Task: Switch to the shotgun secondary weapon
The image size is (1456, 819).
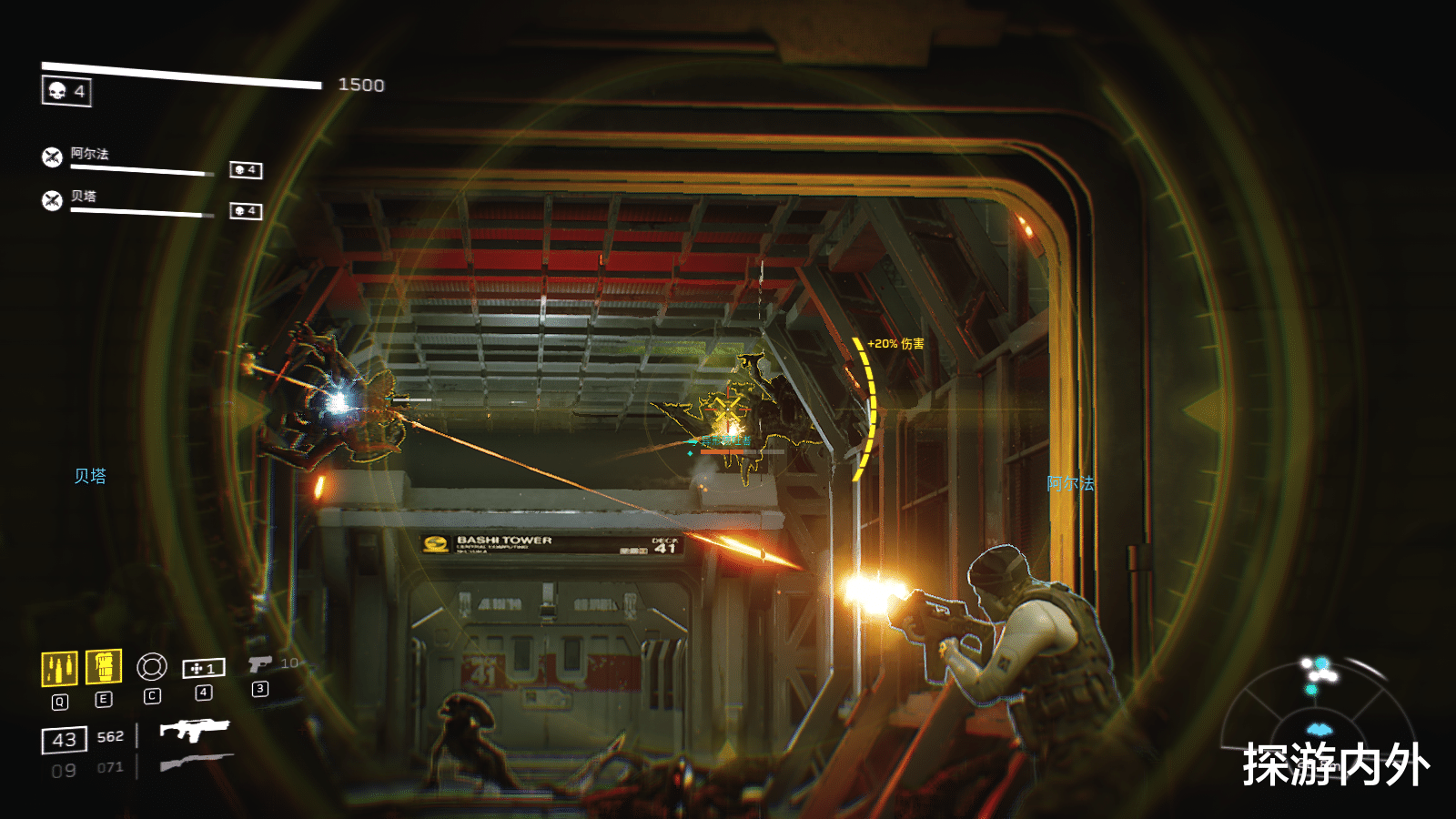Action: click(196, 761)
